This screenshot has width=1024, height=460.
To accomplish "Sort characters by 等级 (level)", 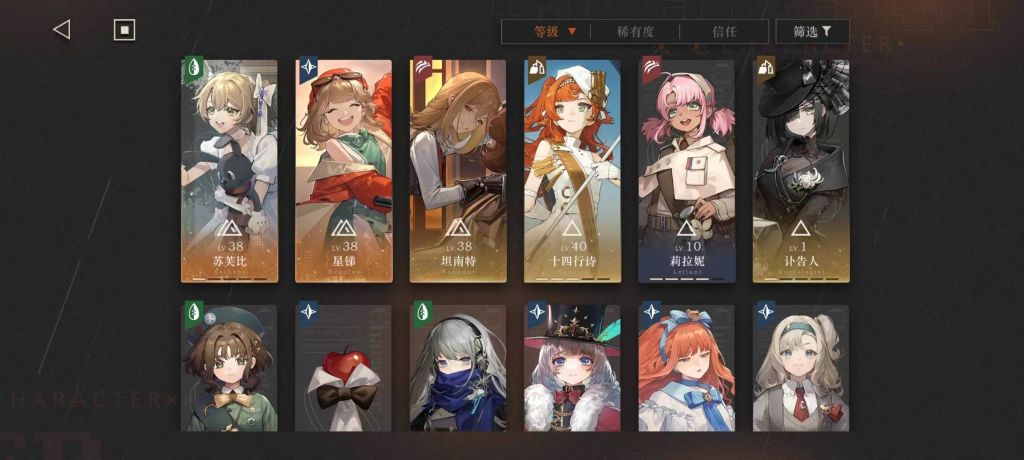I will tap(555, 32).
